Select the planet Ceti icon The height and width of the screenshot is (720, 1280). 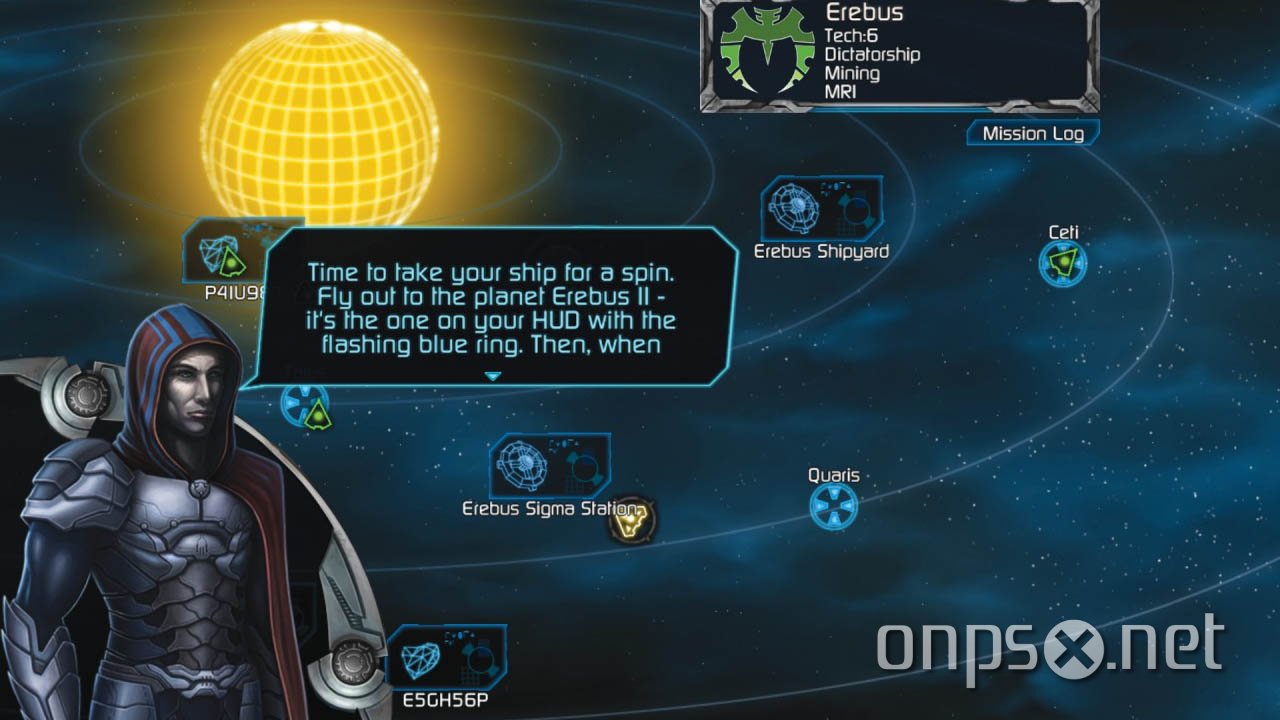click(x=1062, y=263)
